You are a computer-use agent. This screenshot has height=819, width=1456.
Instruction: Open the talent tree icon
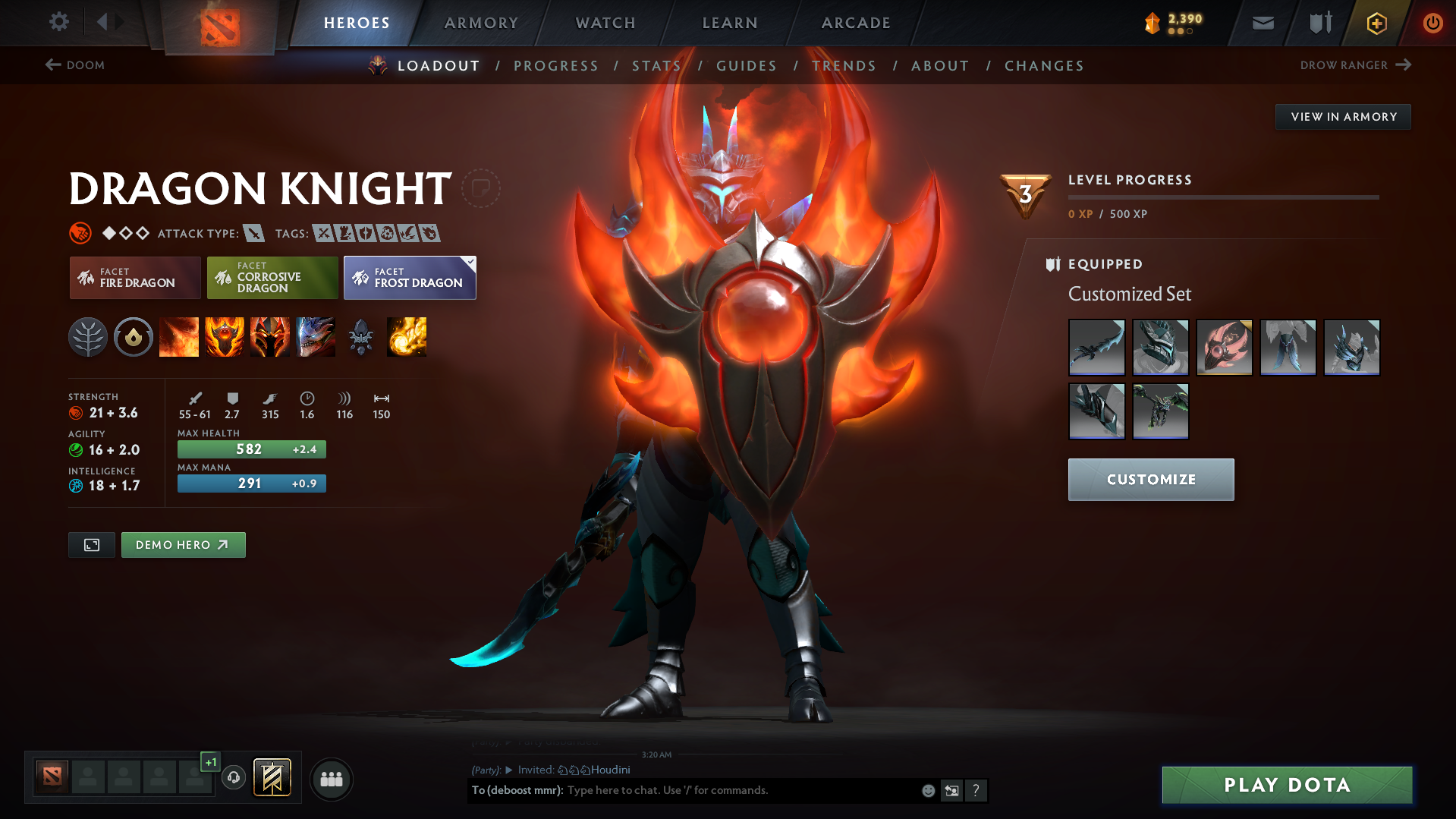pyautogui.click(x=88, y=337)
